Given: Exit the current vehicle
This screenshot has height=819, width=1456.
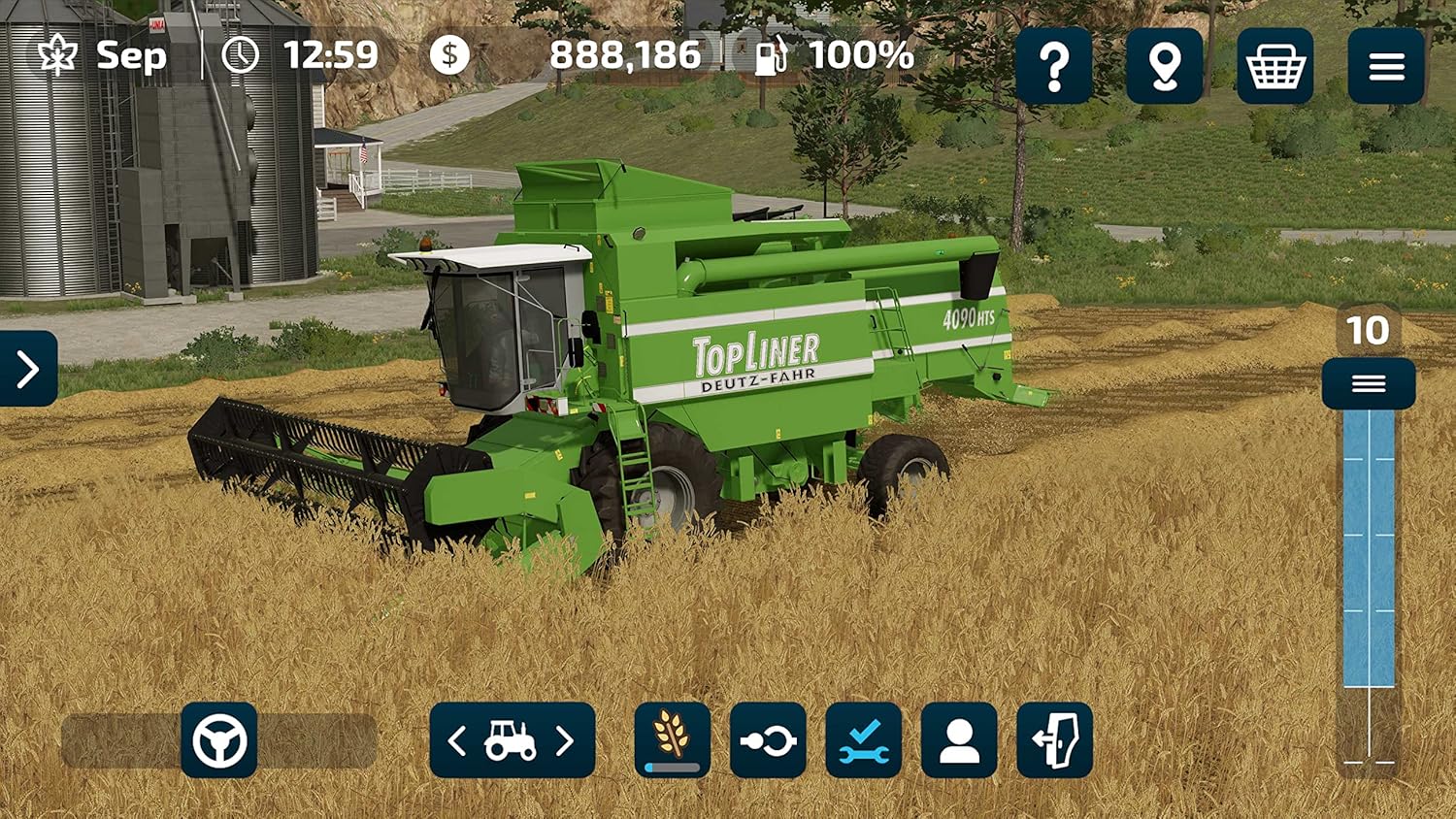Looking at the screenshot, I should 1054,740.
